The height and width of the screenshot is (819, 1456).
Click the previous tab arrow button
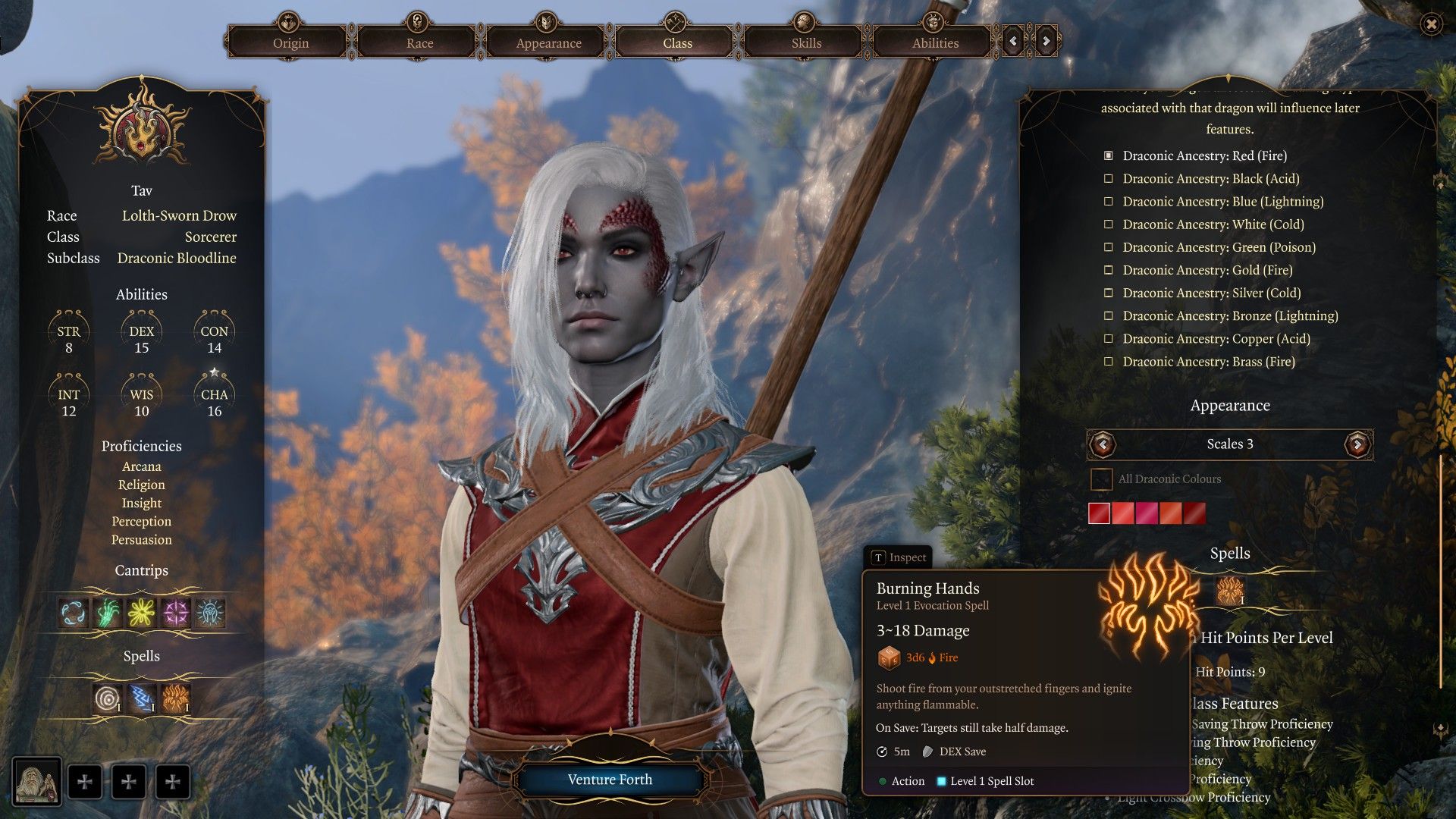pos(1013,41)
